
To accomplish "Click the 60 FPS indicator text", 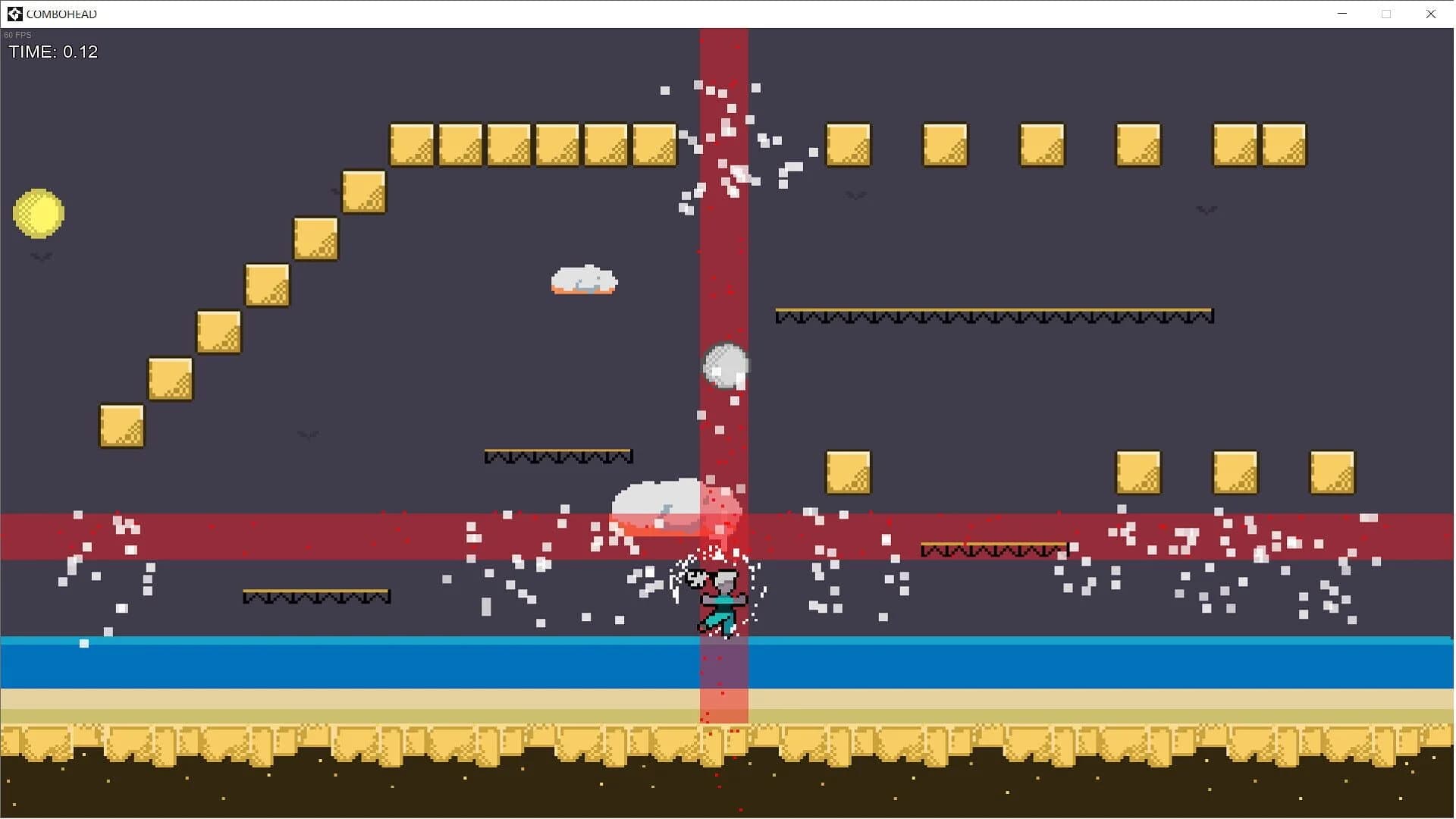I will (16, 34).
